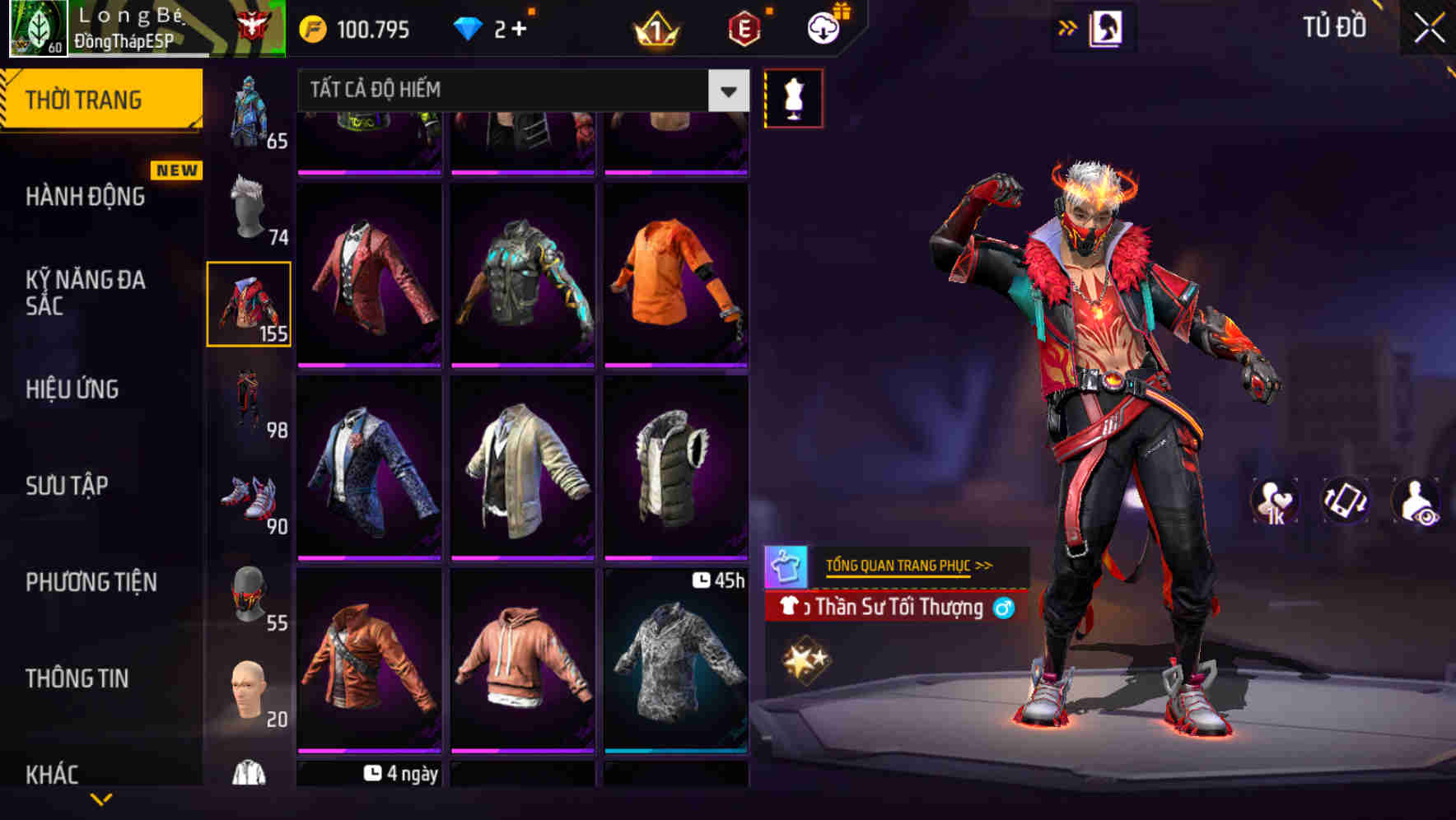Open TỔNG QUAN TRANG PHỤC overview

[908, 566]
